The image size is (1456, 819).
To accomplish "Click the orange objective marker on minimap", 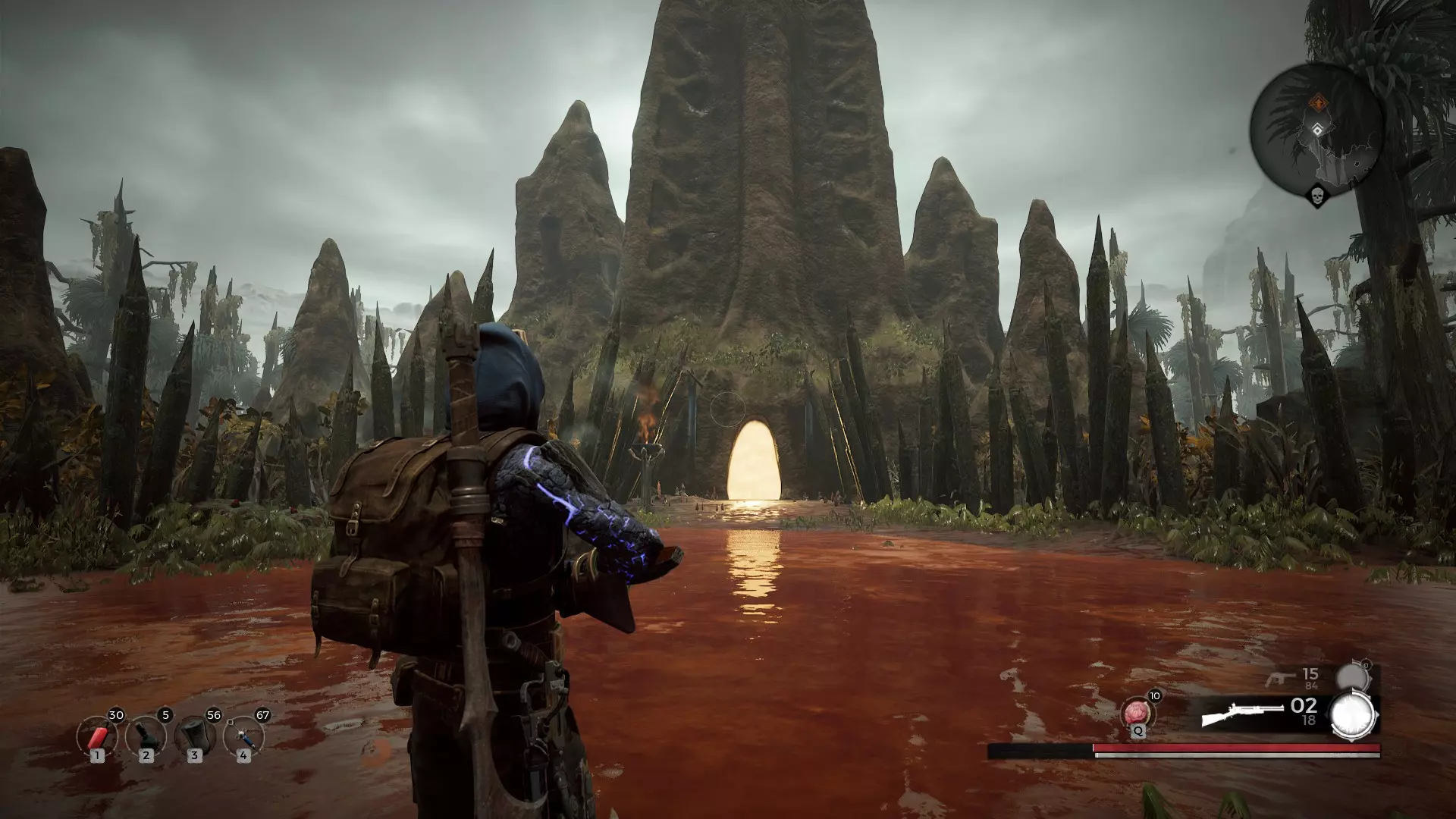I will tap(1319, 102).
